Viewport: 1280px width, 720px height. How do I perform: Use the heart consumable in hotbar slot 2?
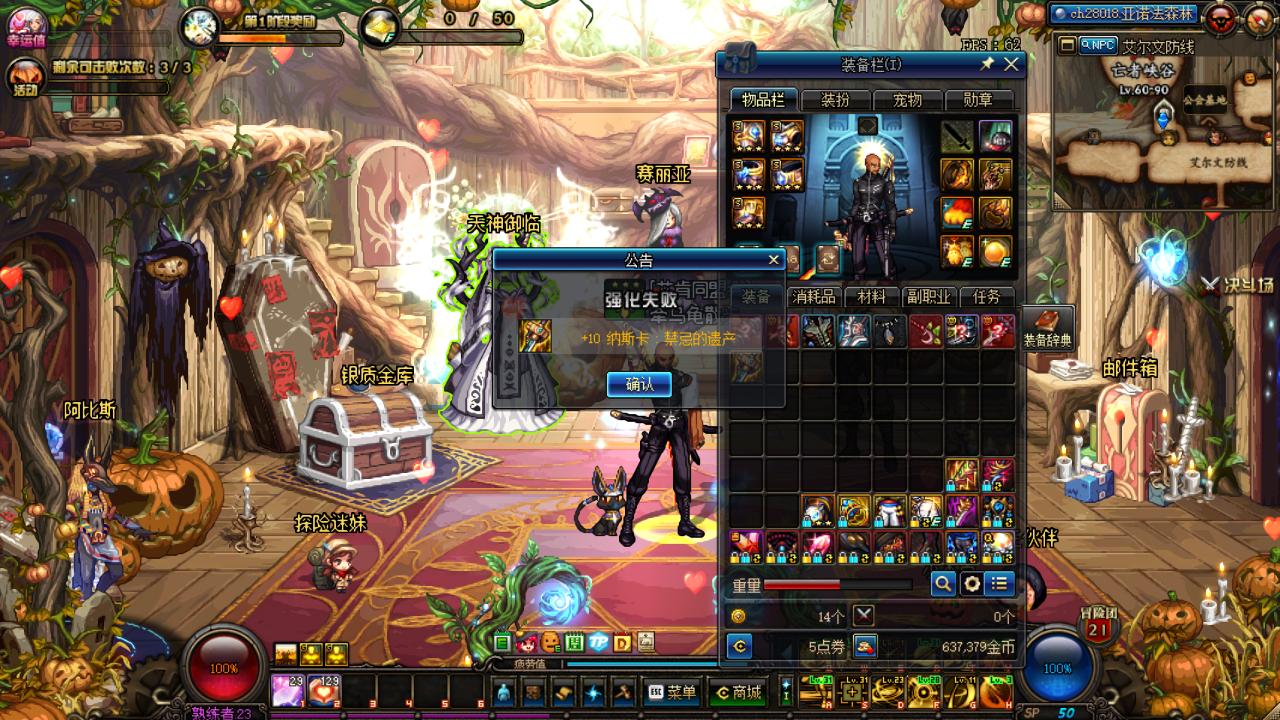[324, 690]
